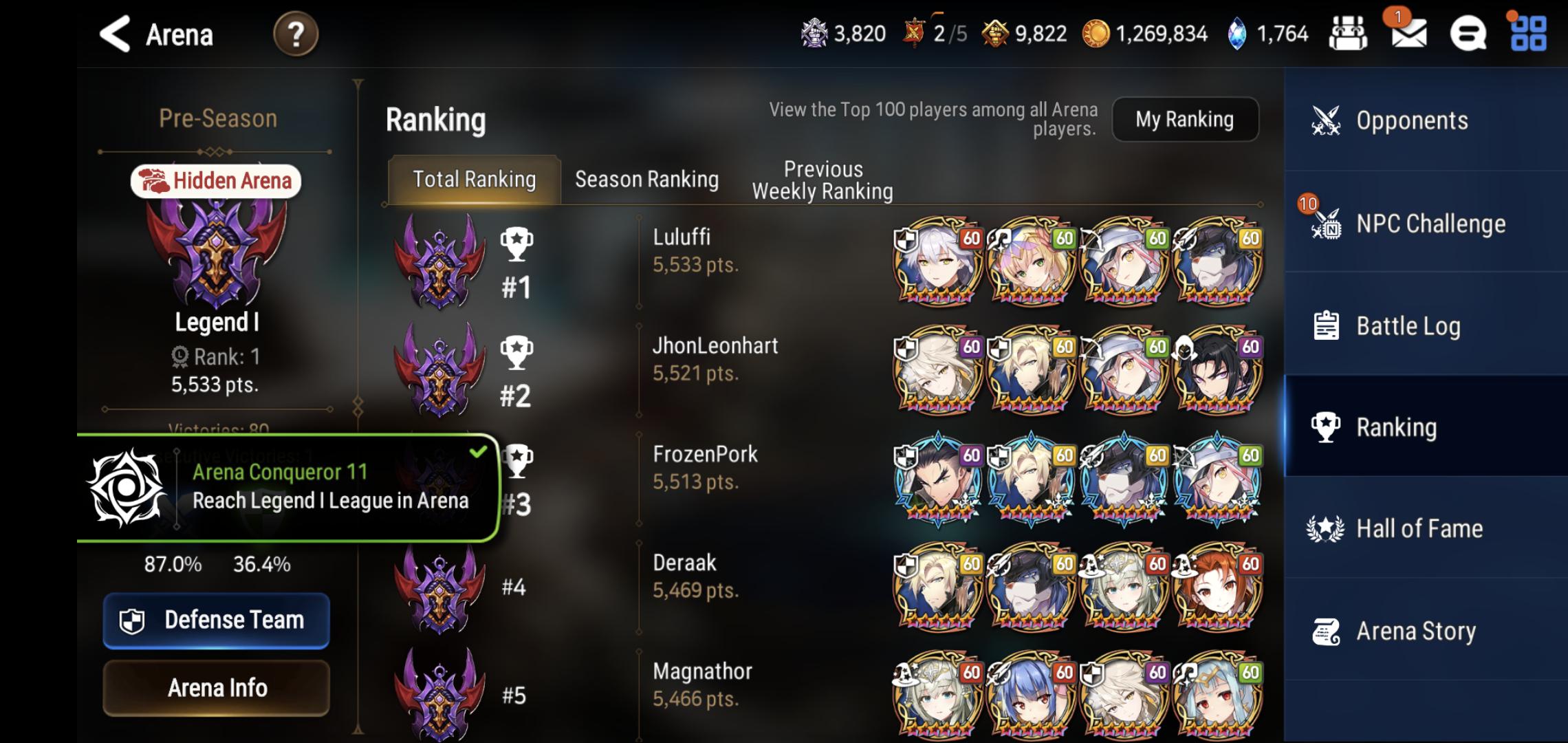Open My Ranking

click(x=1186, y=119)
